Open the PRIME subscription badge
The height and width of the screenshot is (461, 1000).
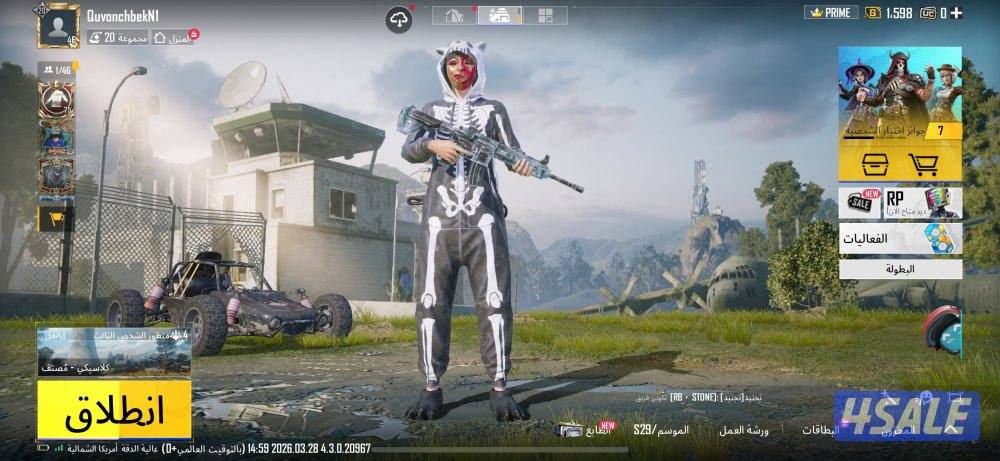[829, 13]
